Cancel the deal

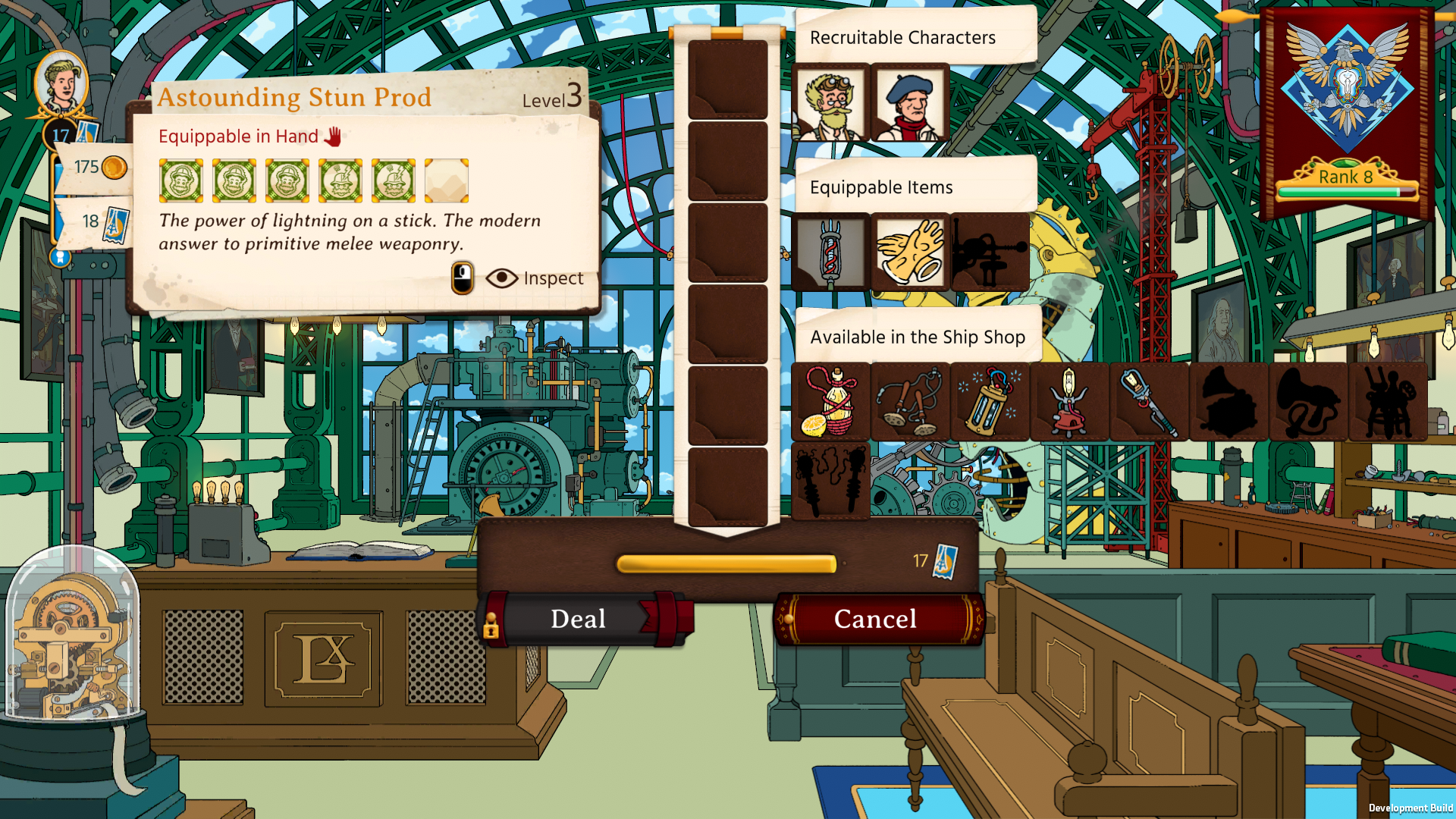point(876,619)
